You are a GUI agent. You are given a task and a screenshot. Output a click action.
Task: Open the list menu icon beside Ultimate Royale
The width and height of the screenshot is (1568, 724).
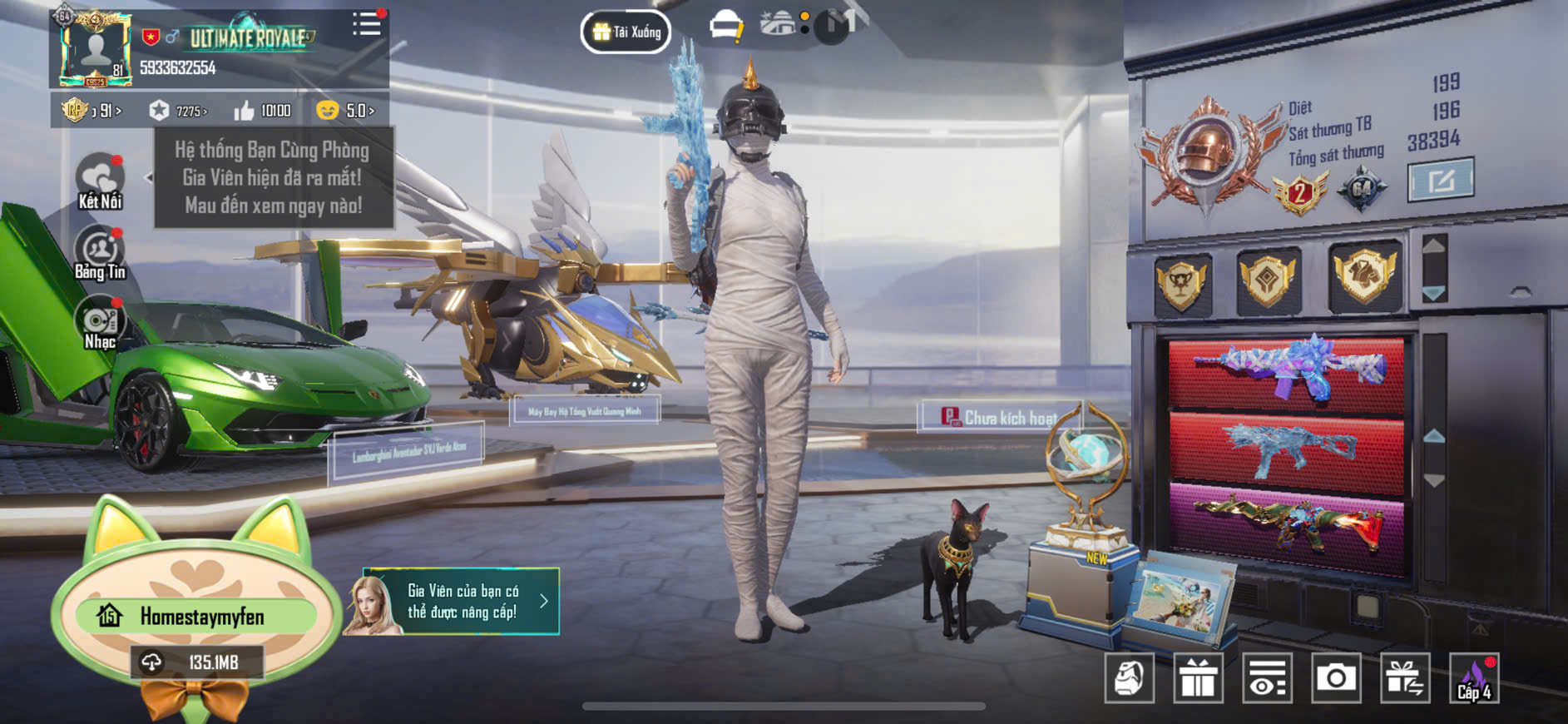[x=366, y=24]
